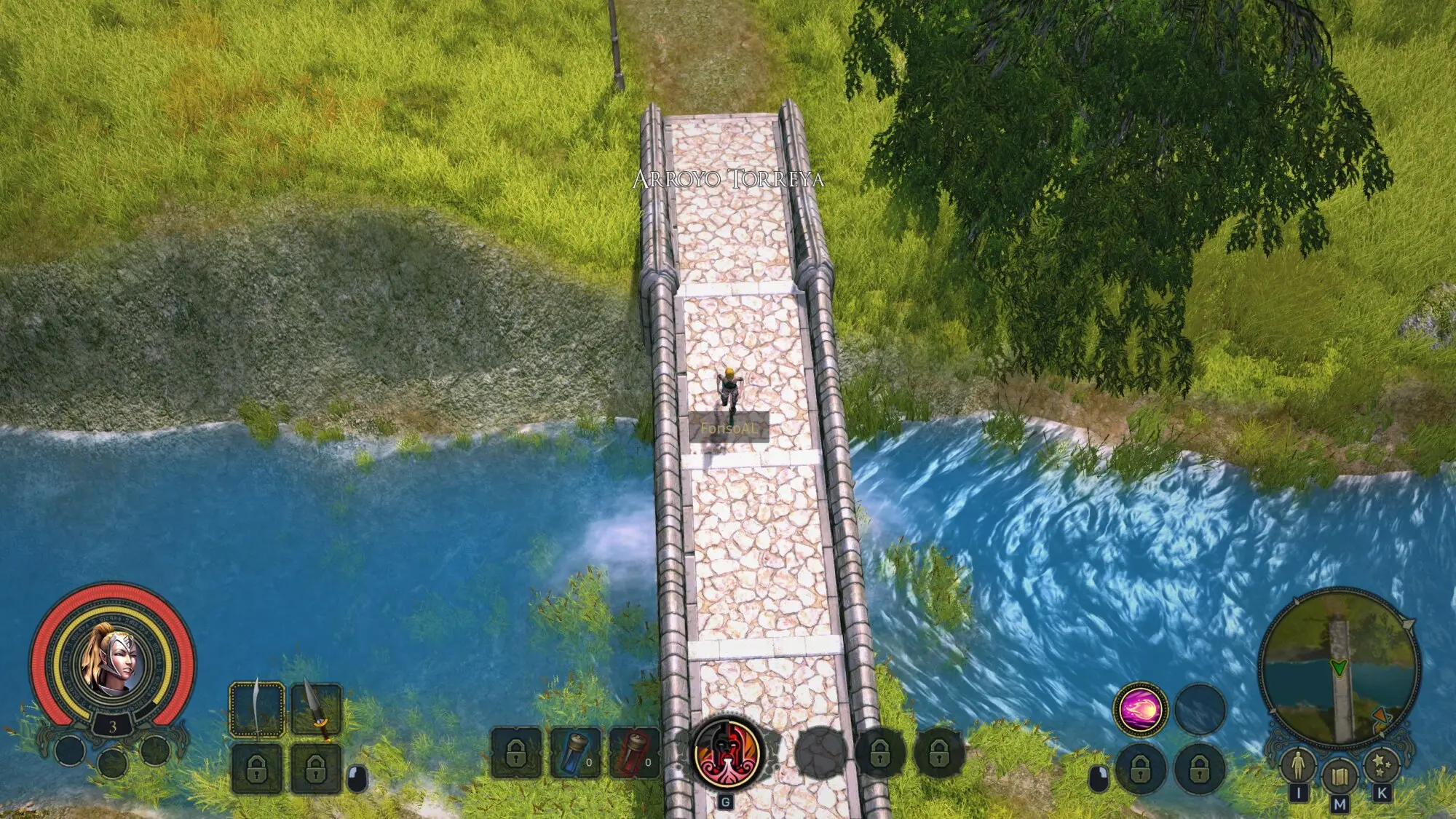Select the dagger weapon slot
Image resolution: width=1456 pixels, height=819 pixels.
316,708
